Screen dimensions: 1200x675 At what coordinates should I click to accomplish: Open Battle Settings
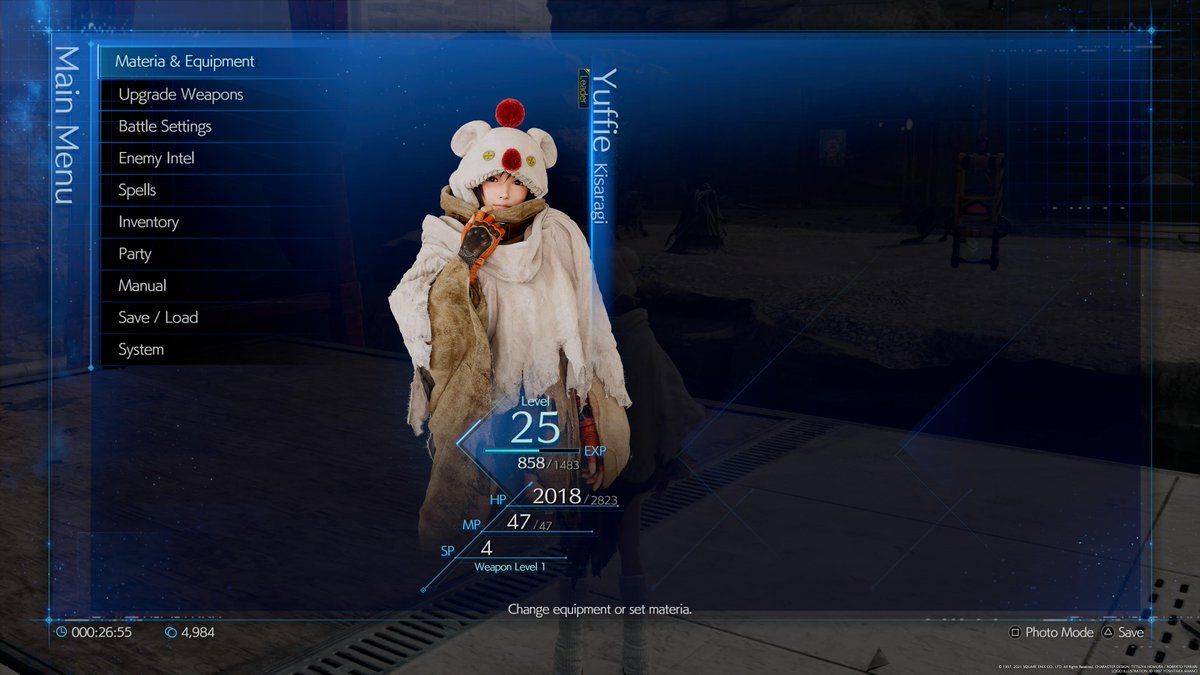[165, 127]
